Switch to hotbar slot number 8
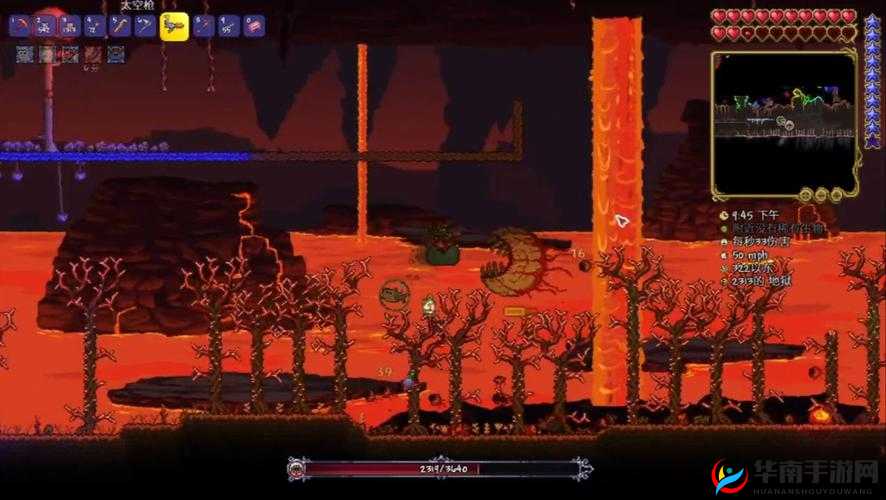The height and width of the screenshot is (500, 886). pos(204,26)
